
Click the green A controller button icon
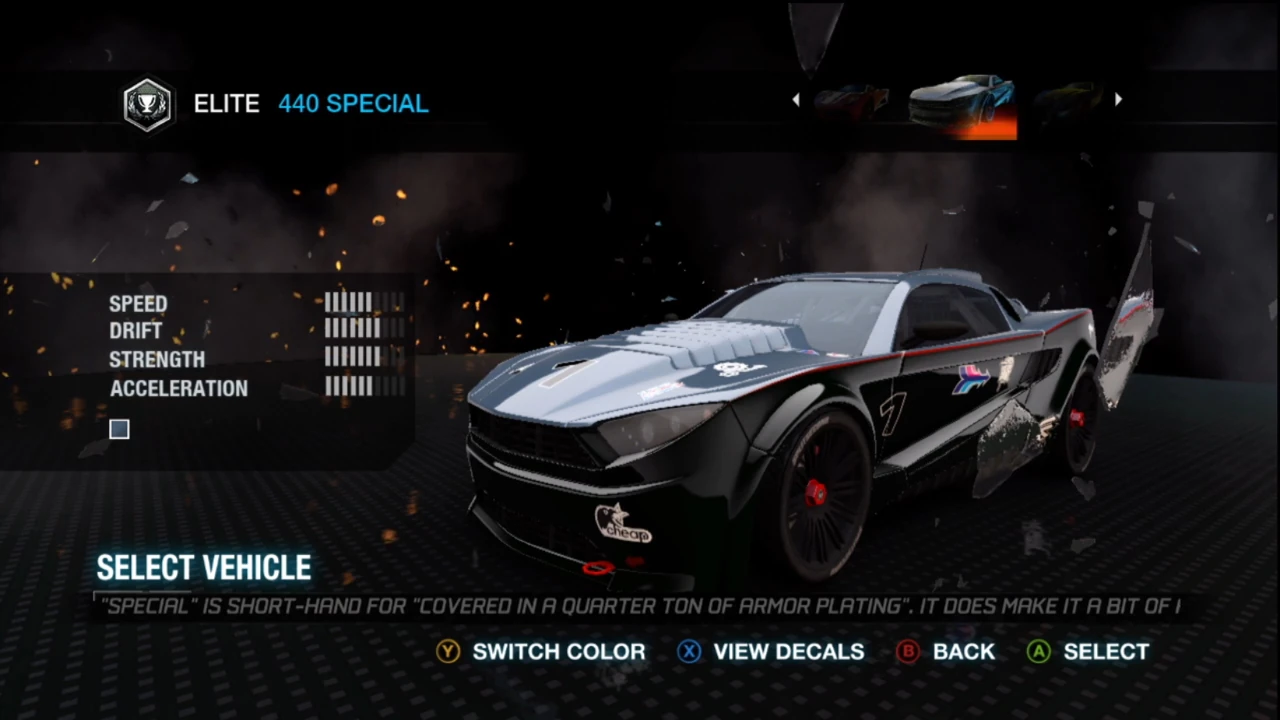(1038, 651)
